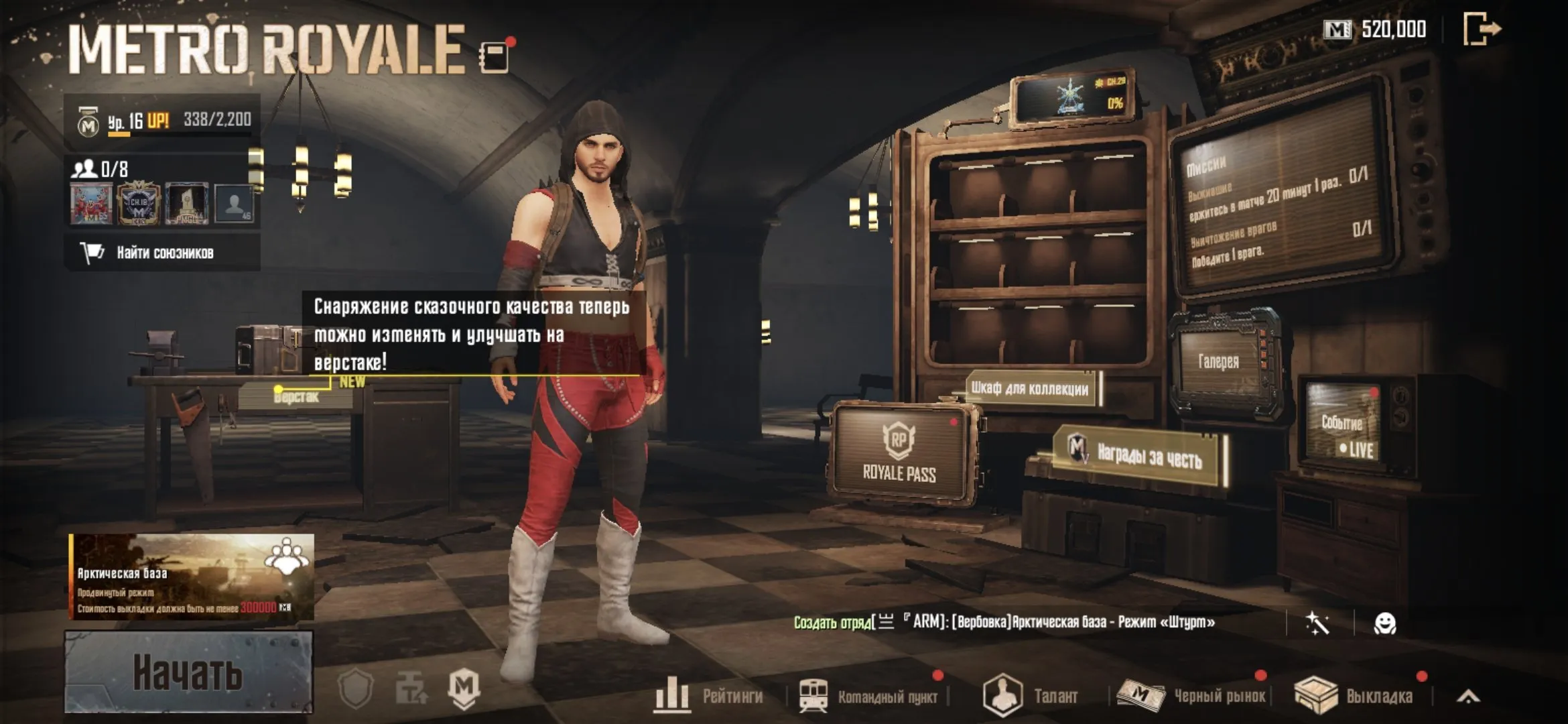The height and width of the screenshot is (724, 1568).
Task: Open the Событие LIVE event
Action: pyautogui.click(x=1344, y=429)
